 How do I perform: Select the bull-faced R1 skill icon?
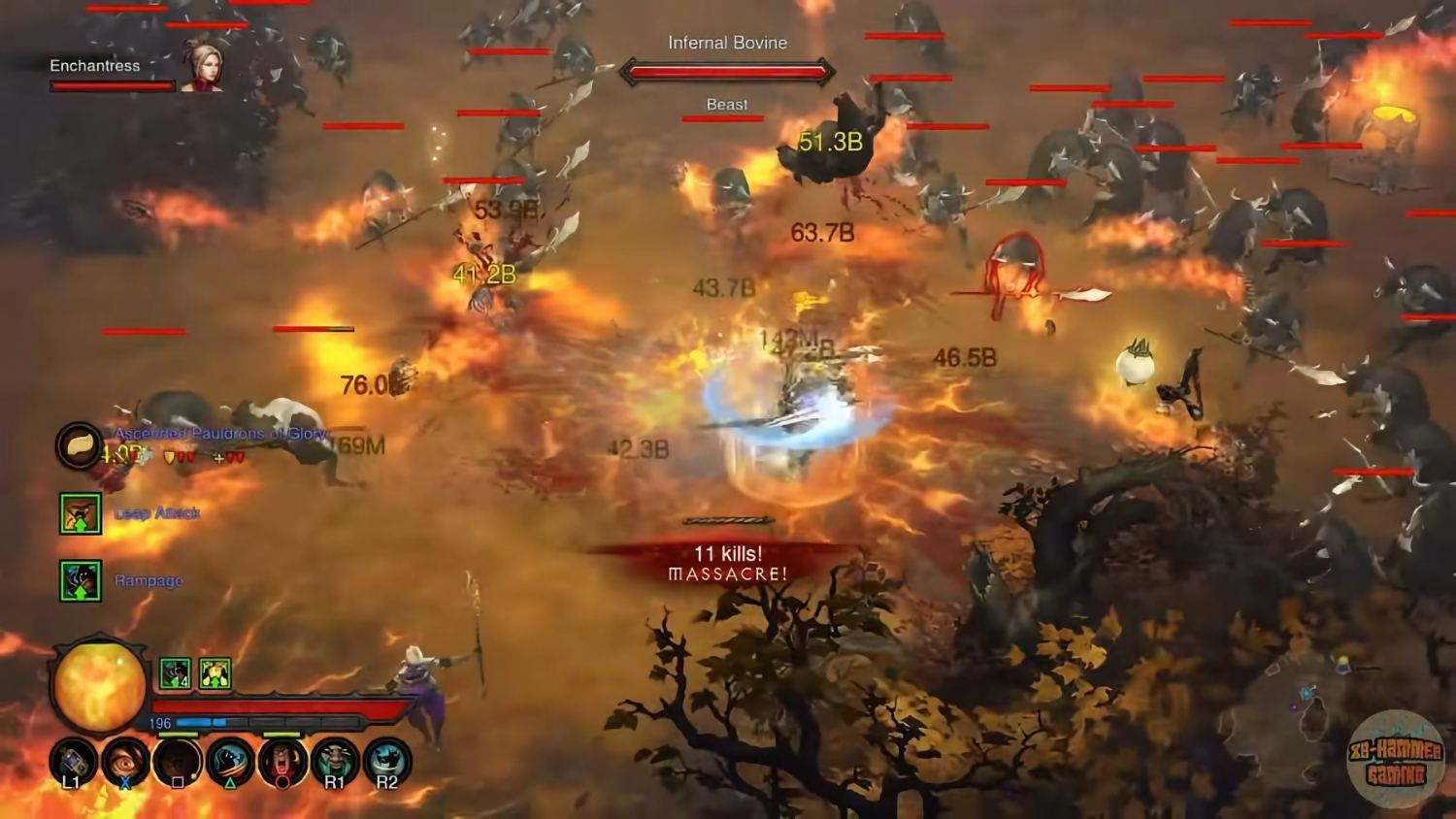(x=335, y=762)
